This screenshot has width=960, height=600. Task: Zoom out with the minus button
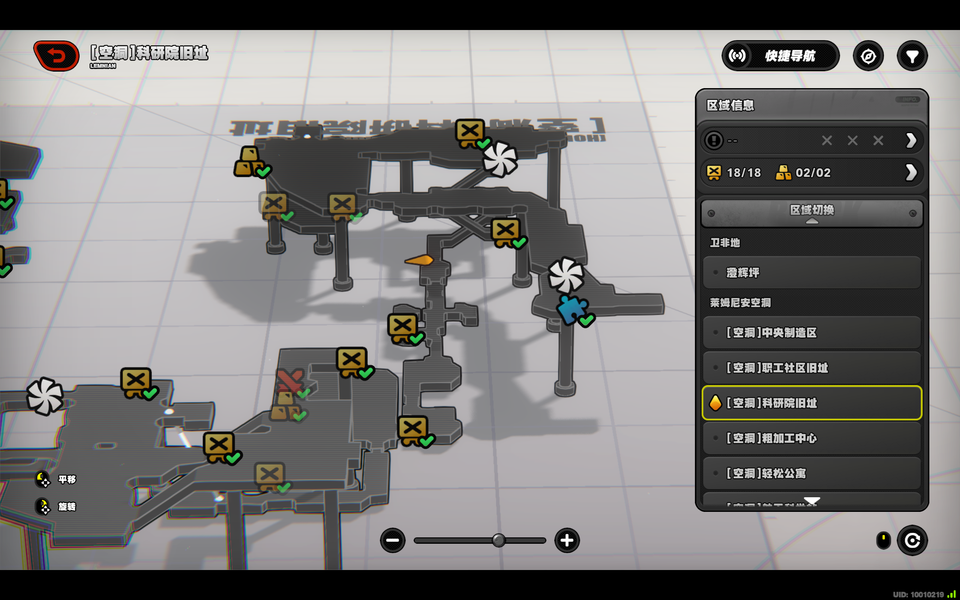tap(392, 541)
